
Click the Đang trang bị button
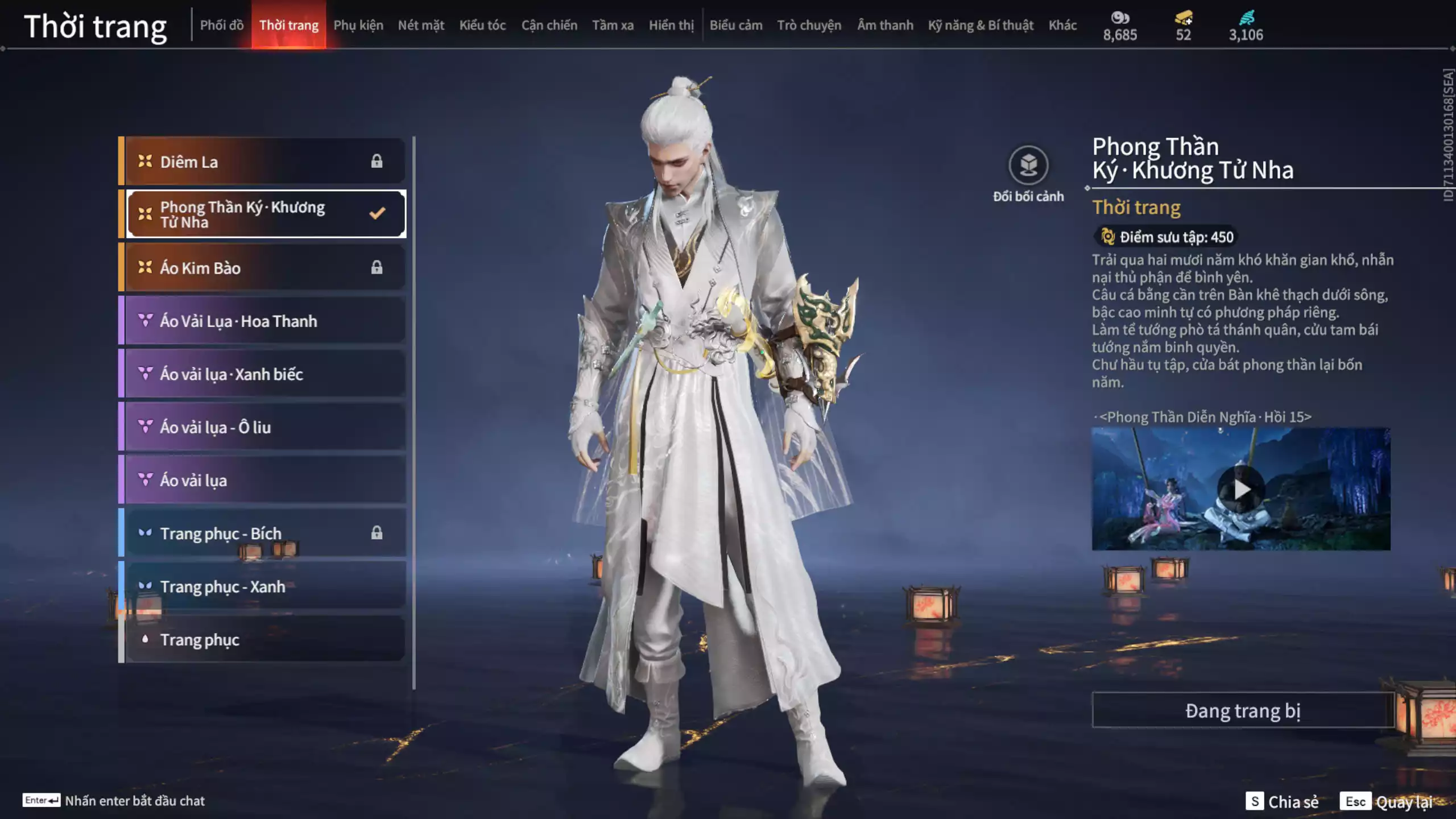click(1242, 710)
